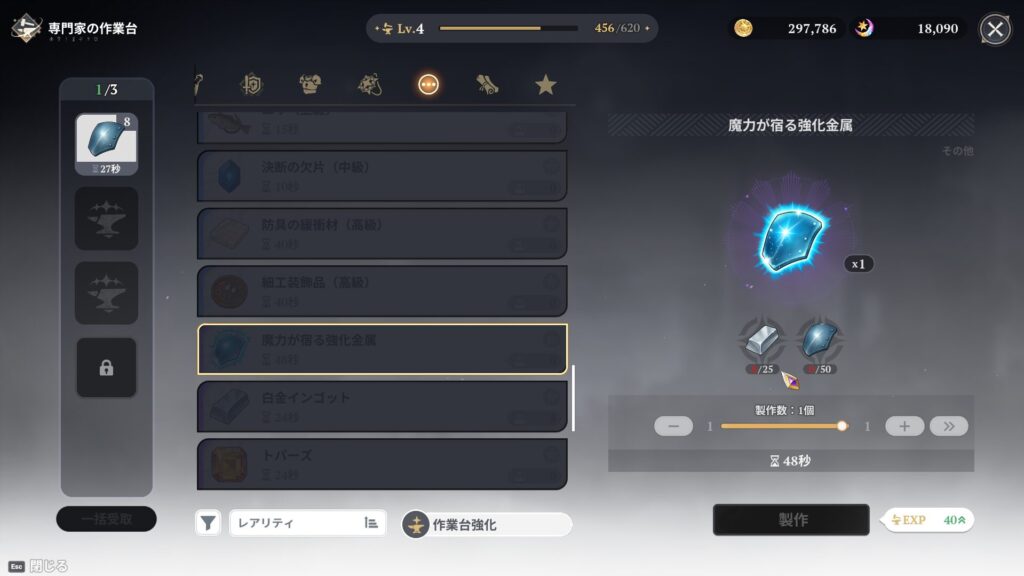This screenshot has height=576, width=1024.
Task: Set maximum quantity with the double-arrow button
Action: (948, 426)
